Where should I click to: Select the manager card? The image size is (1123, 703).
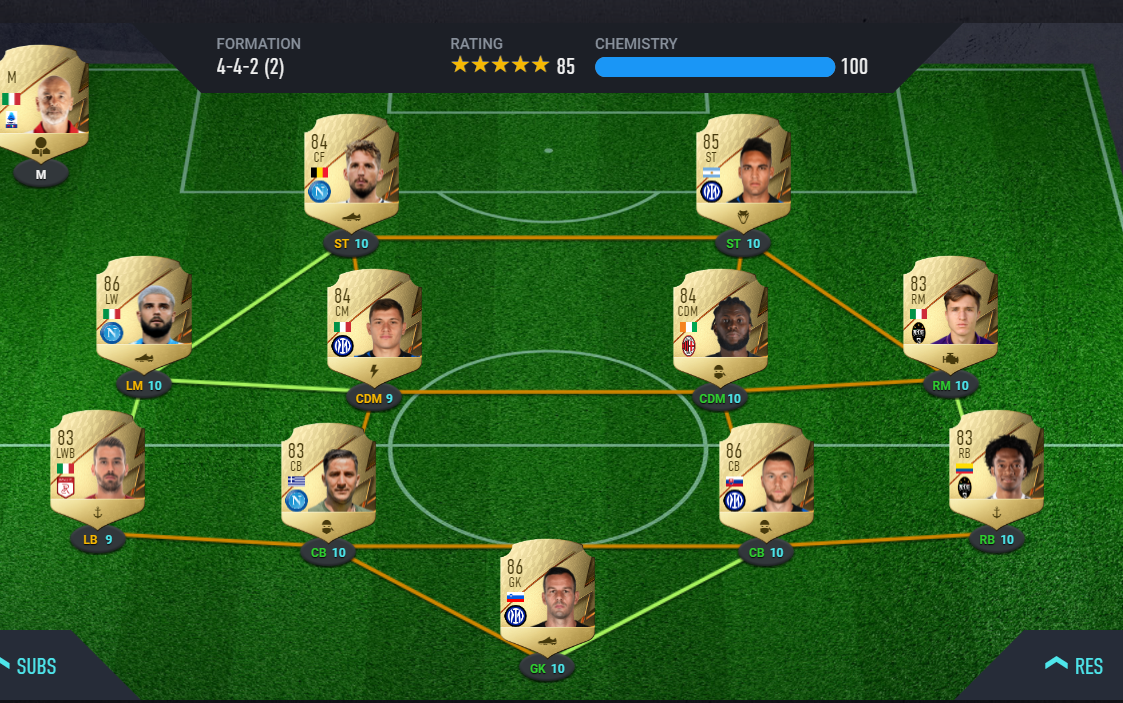(43, 102)
